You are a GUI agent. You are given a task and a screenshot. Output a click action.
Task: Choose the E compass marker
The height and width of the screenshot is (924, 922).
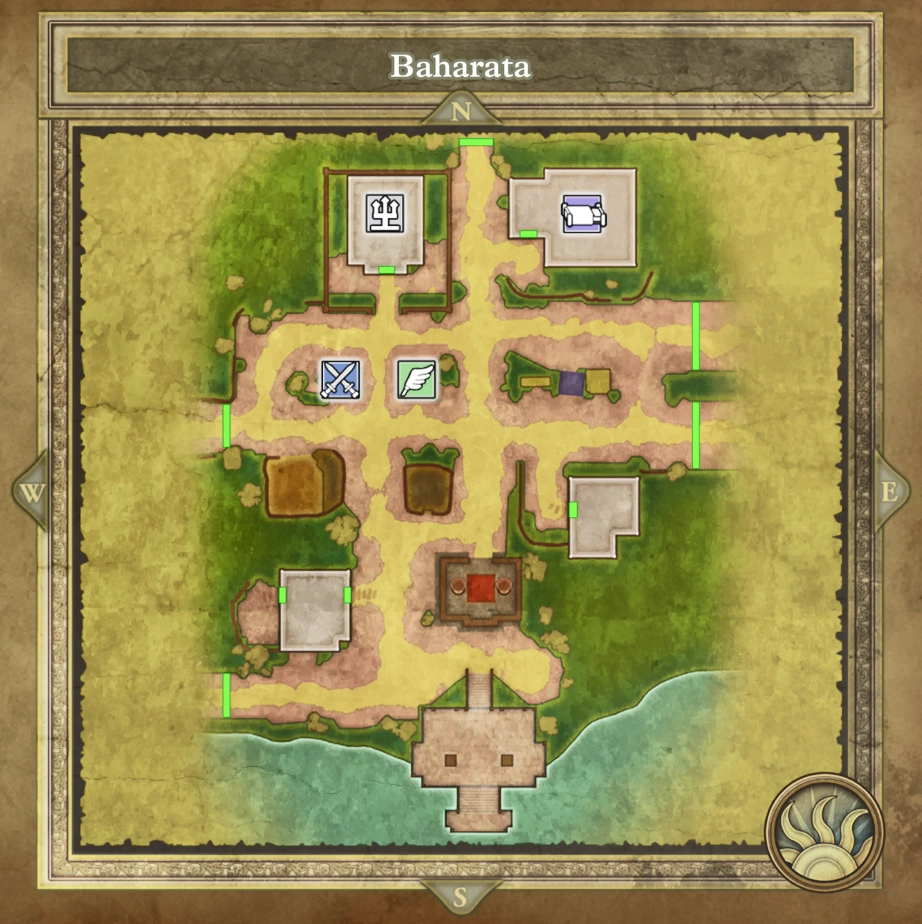click(x=889, y=492)
